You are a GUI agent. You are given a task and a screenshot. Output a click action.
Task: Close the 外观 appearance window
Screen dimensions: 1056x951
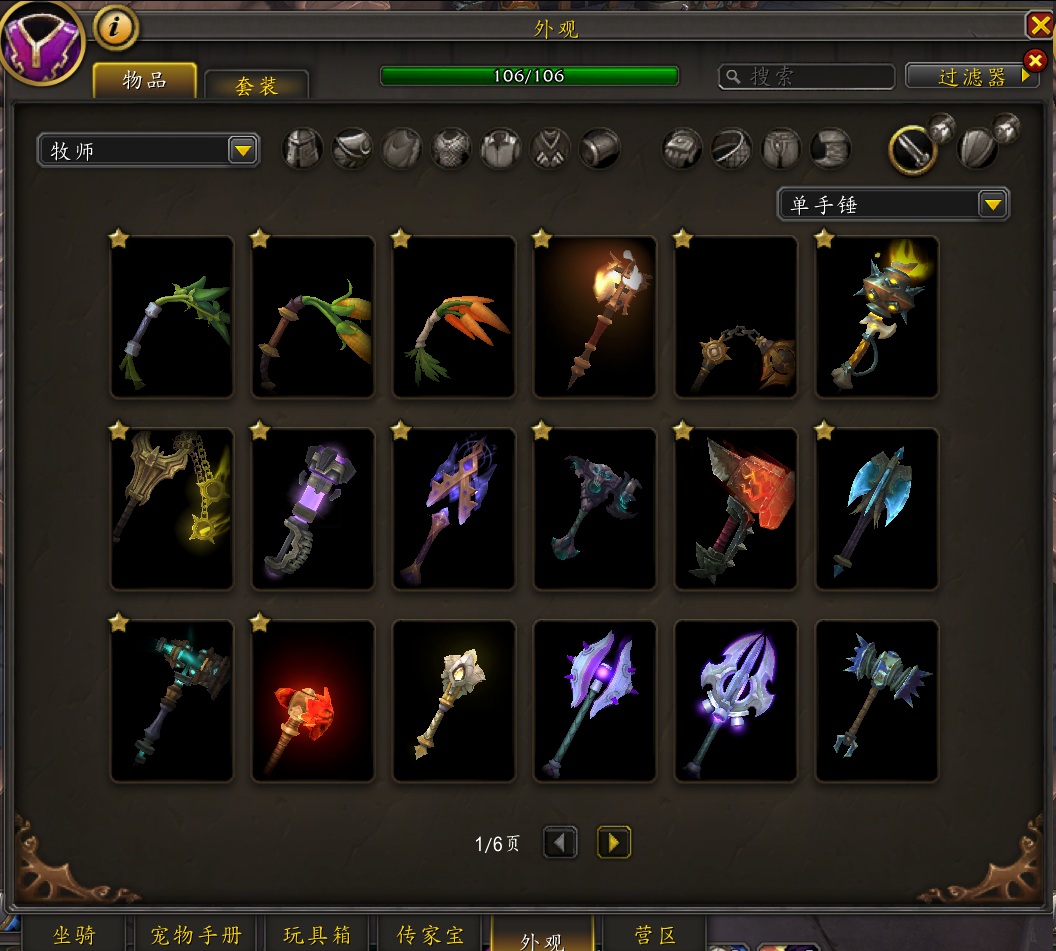point(1039,25)
